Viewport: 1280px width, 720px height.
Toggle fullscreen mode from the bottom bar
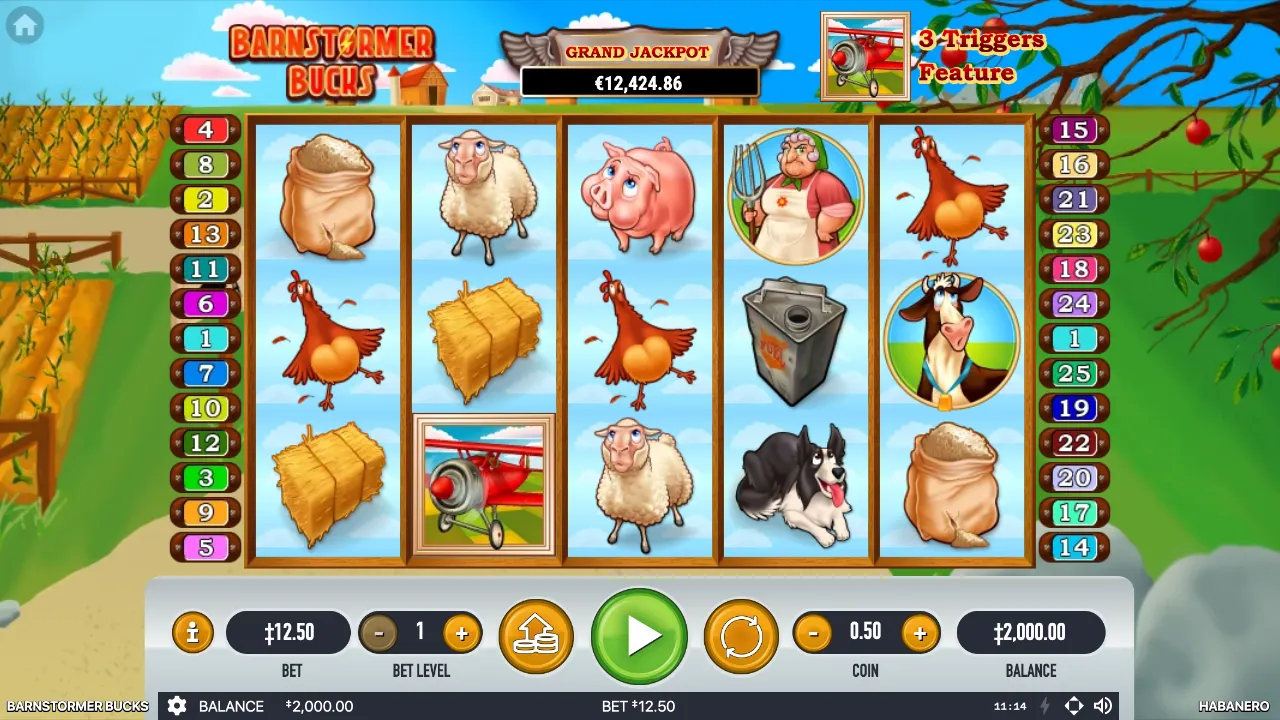point(1075,706)
